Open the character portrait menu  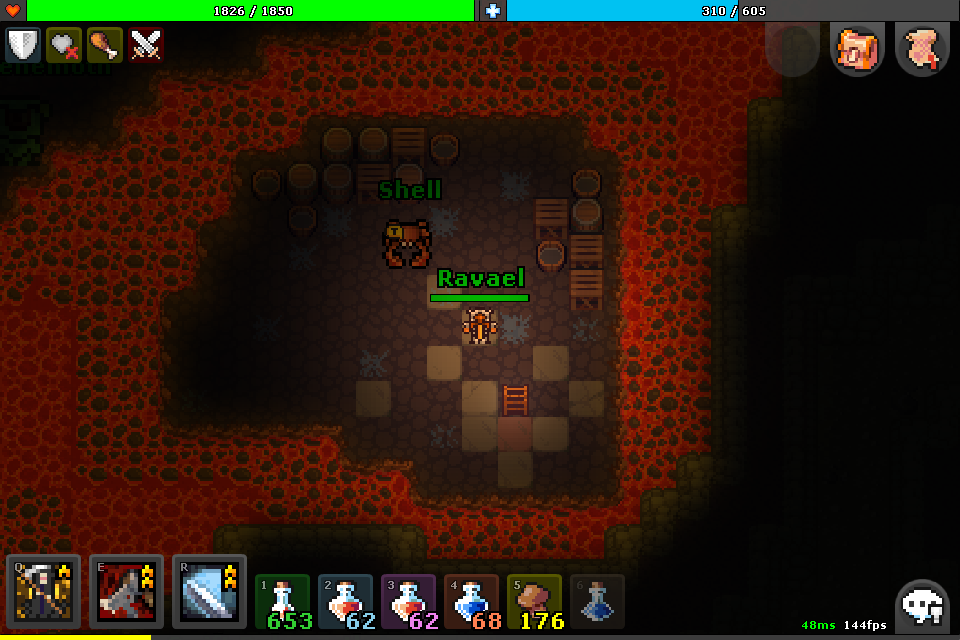pos(858,49)
